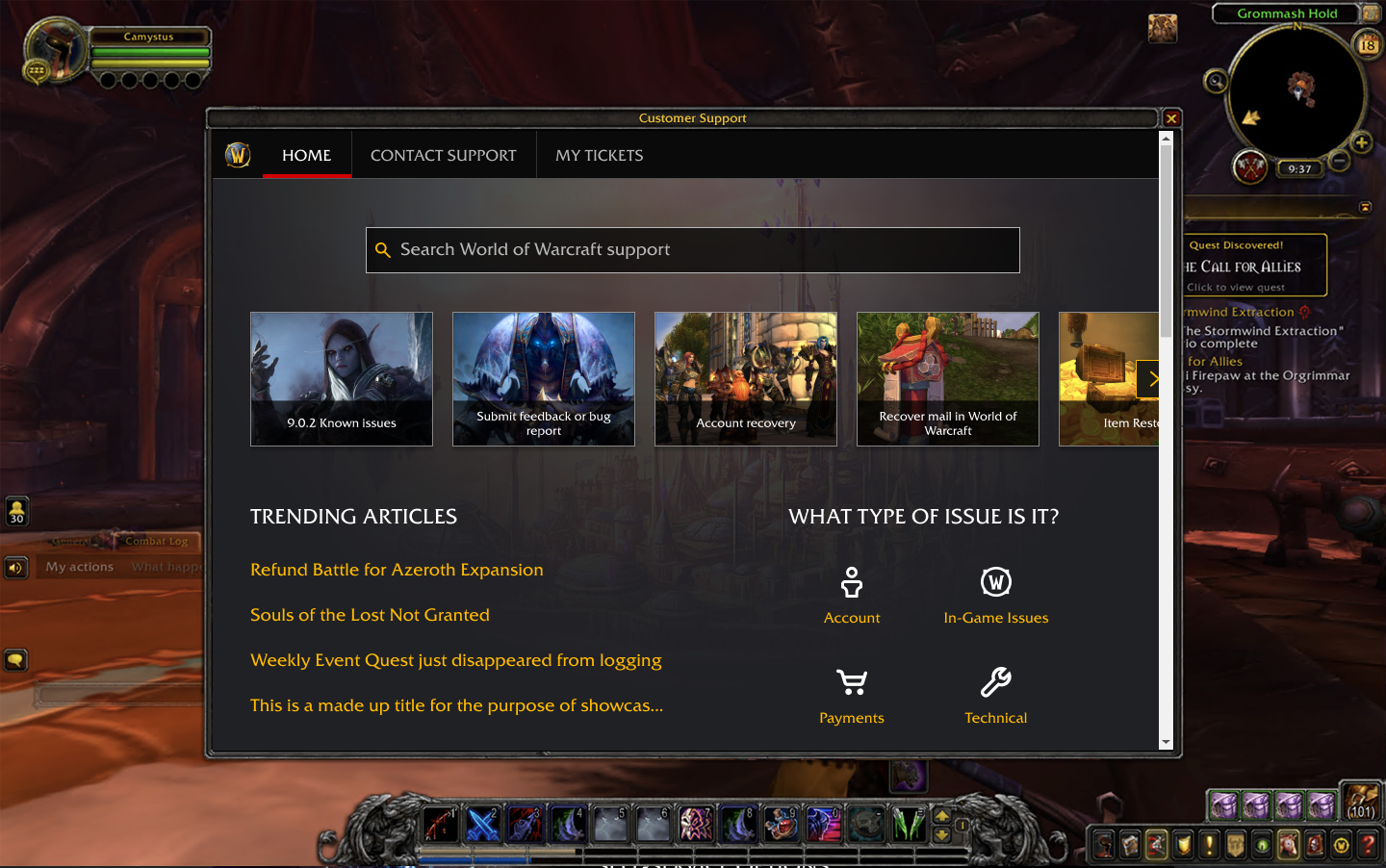Screen dimensions: 1386x868
Task: Open Weekly Event Quest disappeared article
Action: click(x=455, y=660)
